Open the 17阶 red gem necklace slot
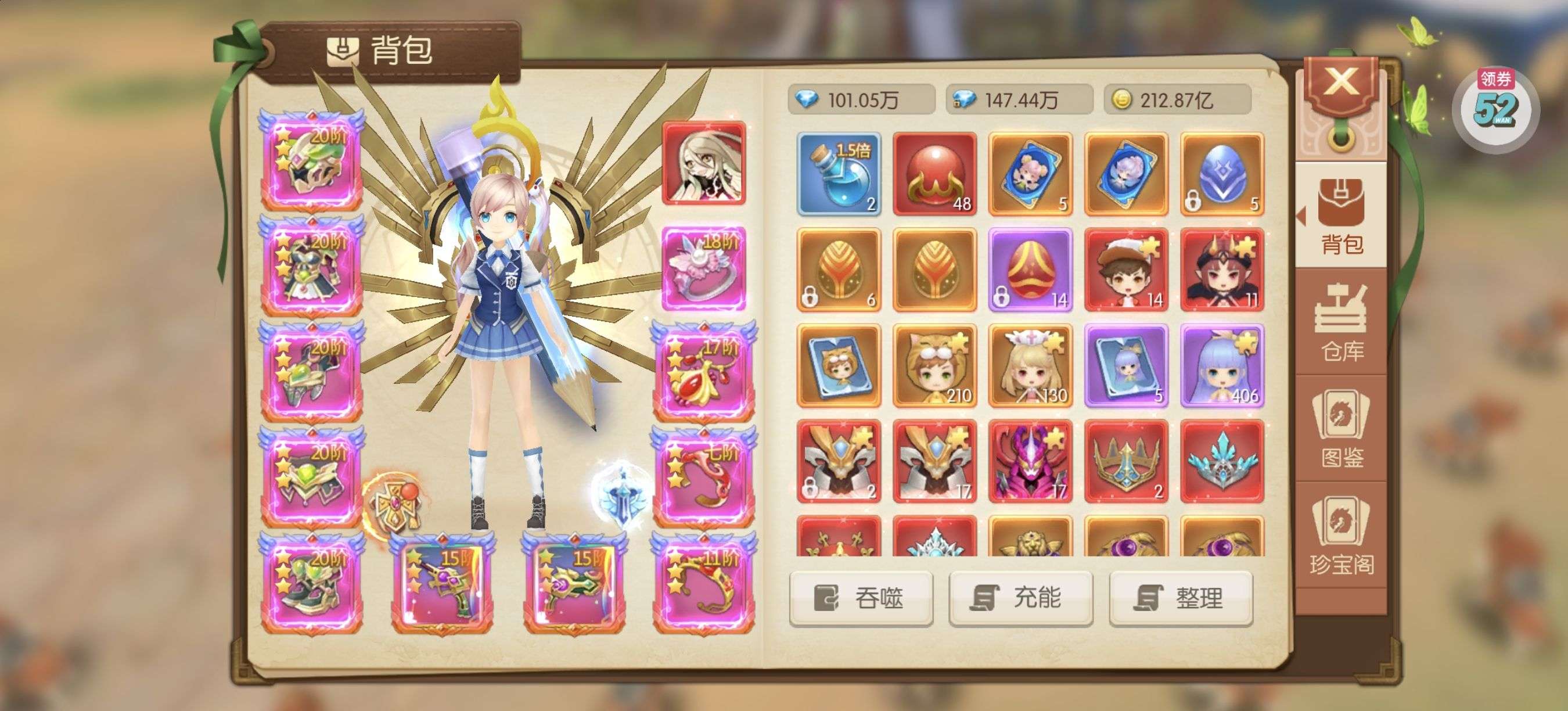Viewport: 1568px width, 711px height. pos(704,372)
